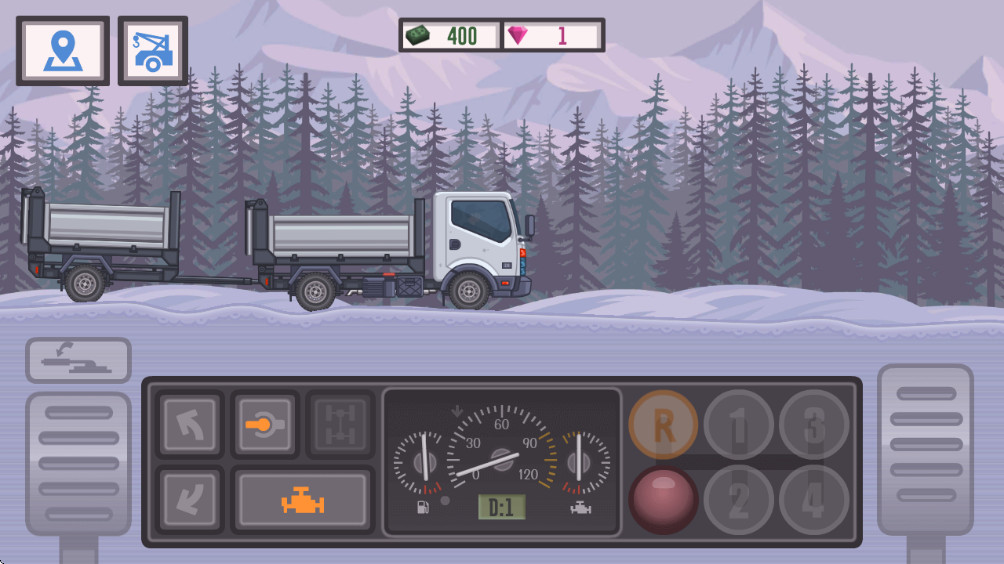This screenshot has width=1004, height=564.
Task: Tap the trailer detach button
Action: [x=78, y=360]
